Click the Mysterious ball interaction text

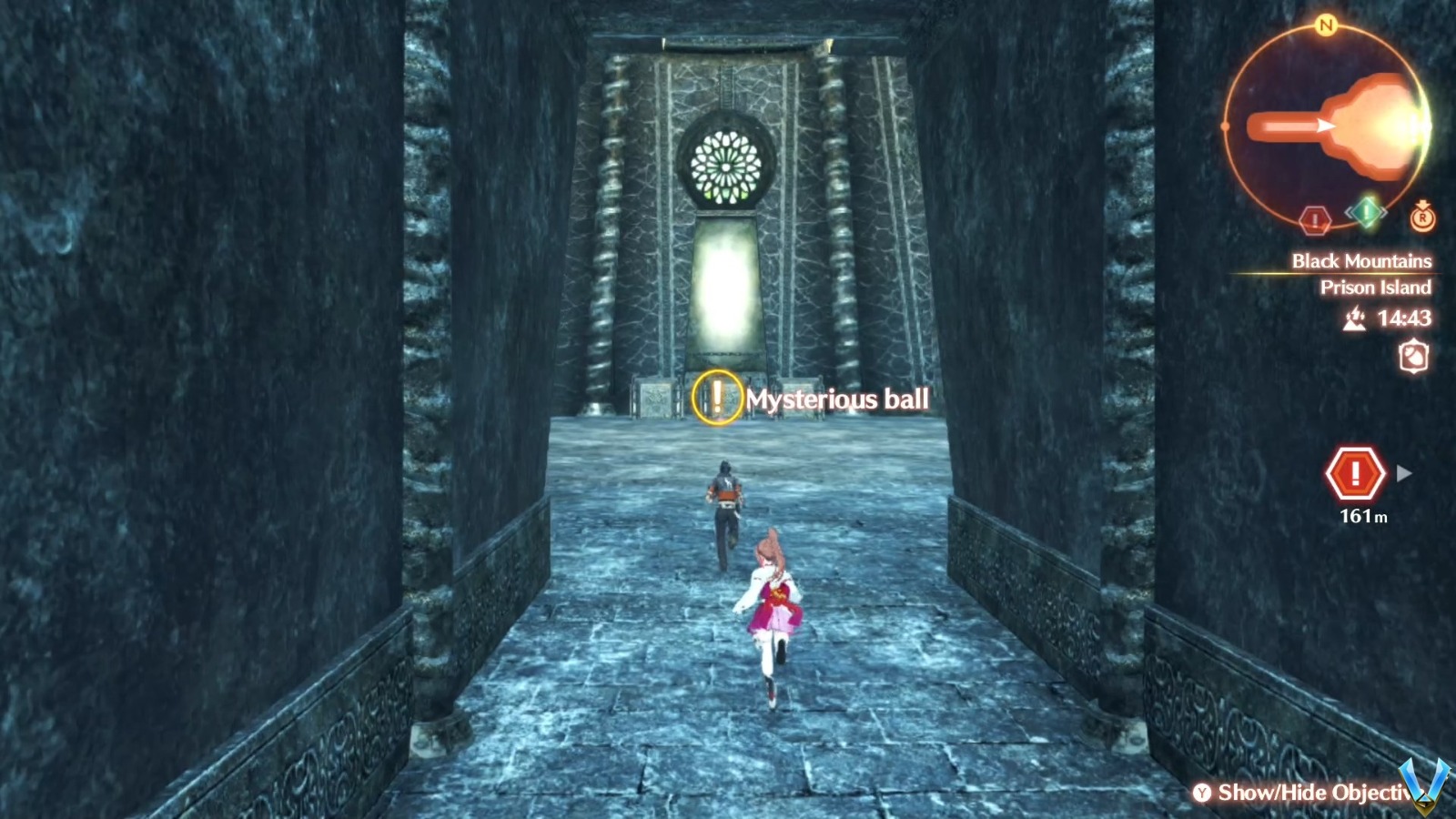coord(836,399)
